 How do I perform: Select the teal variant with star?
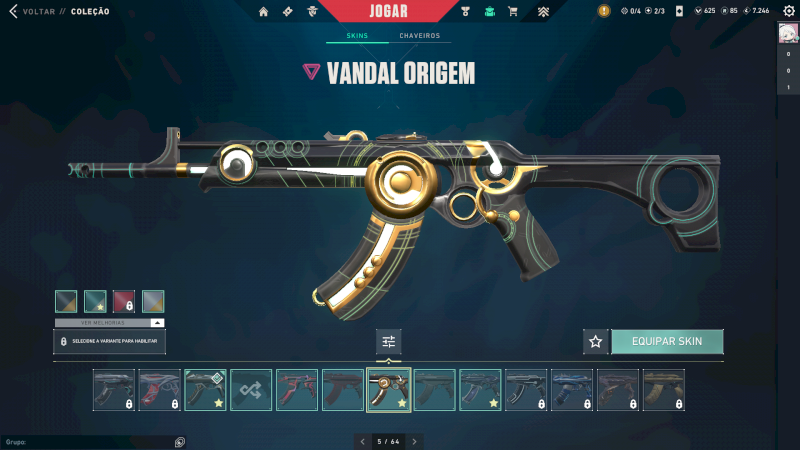click(95, 301)
